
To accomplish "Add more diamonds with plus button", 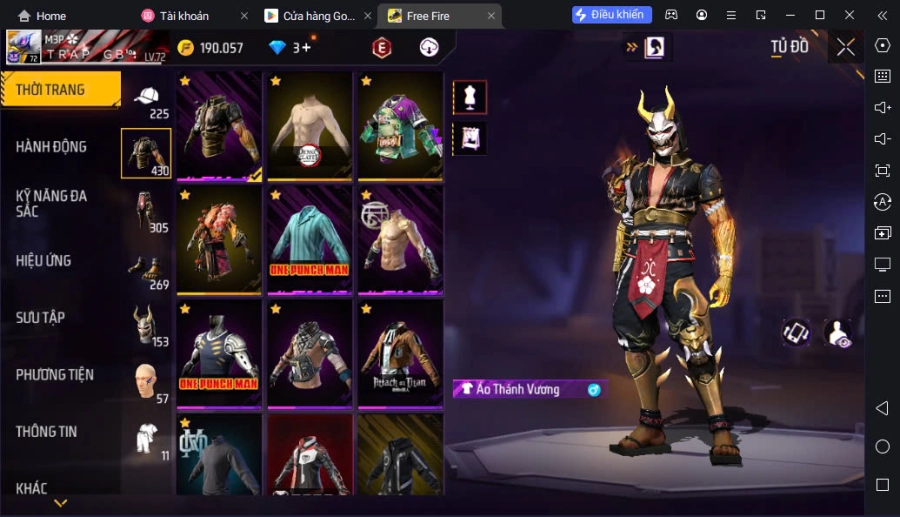I will pos(306,47).
